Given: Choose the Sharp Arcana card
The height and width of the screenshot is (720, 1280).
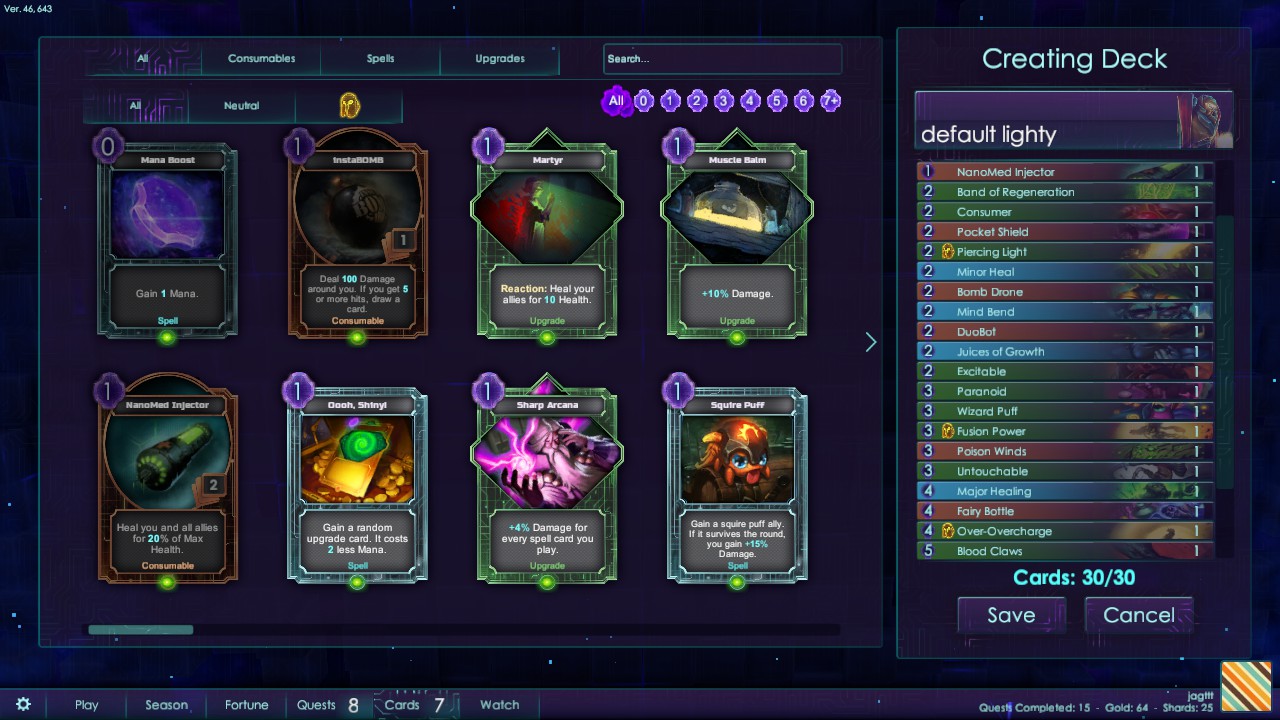Looking at the screenshot, I should point(547,485).
